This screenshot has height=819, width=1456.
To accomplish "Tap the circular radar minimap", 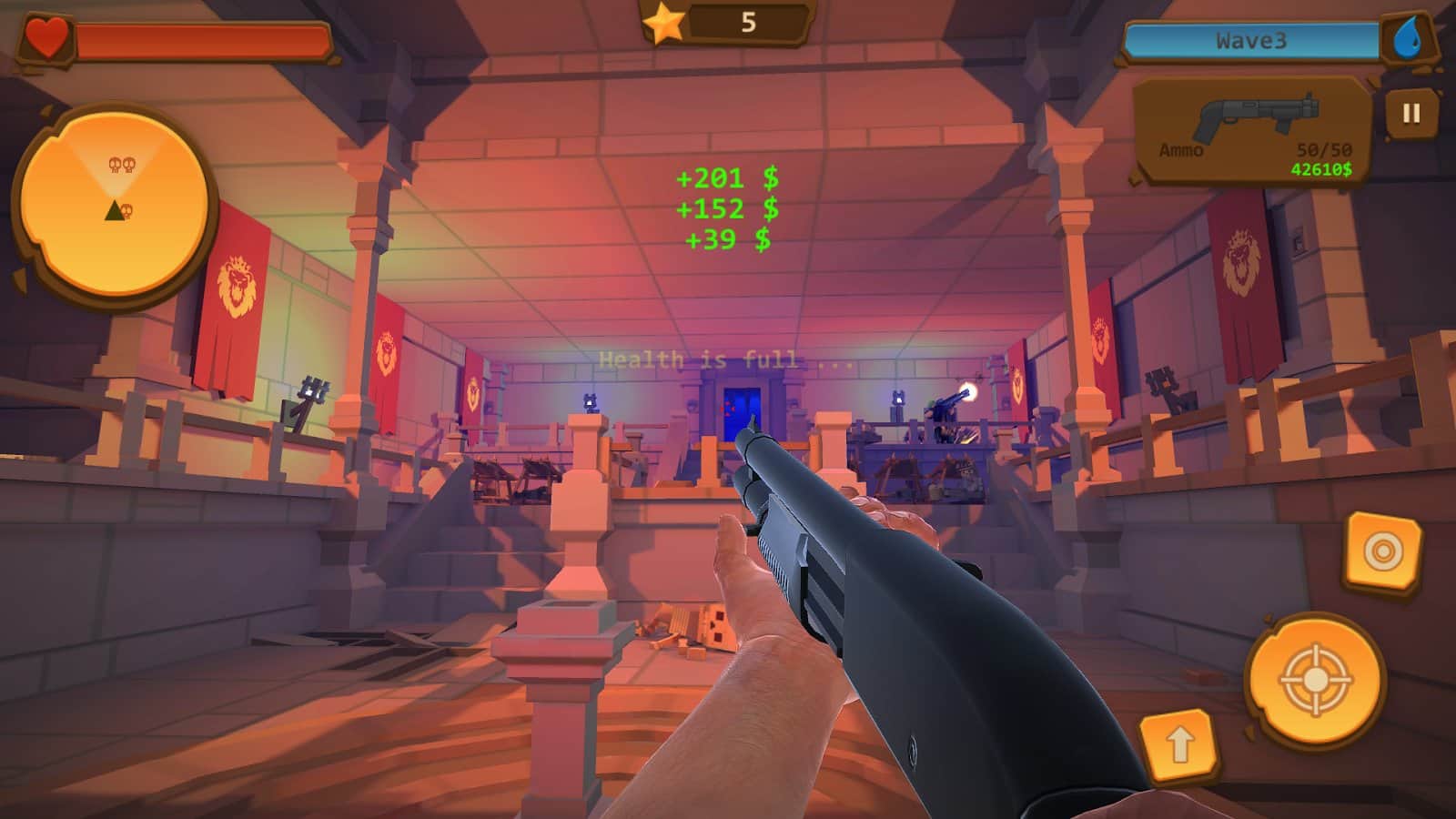I will coord(115,205).
